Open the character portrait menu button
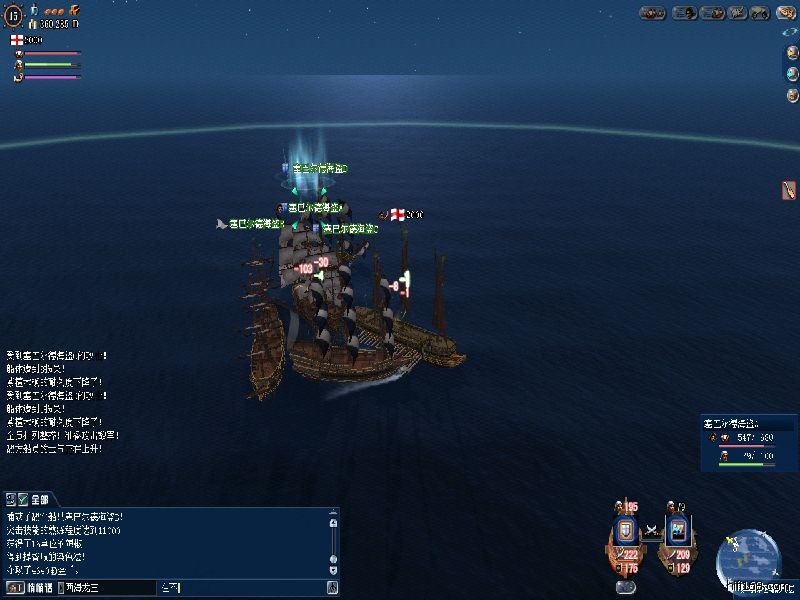This screenshot has height=600, width=800. (684, 13)
